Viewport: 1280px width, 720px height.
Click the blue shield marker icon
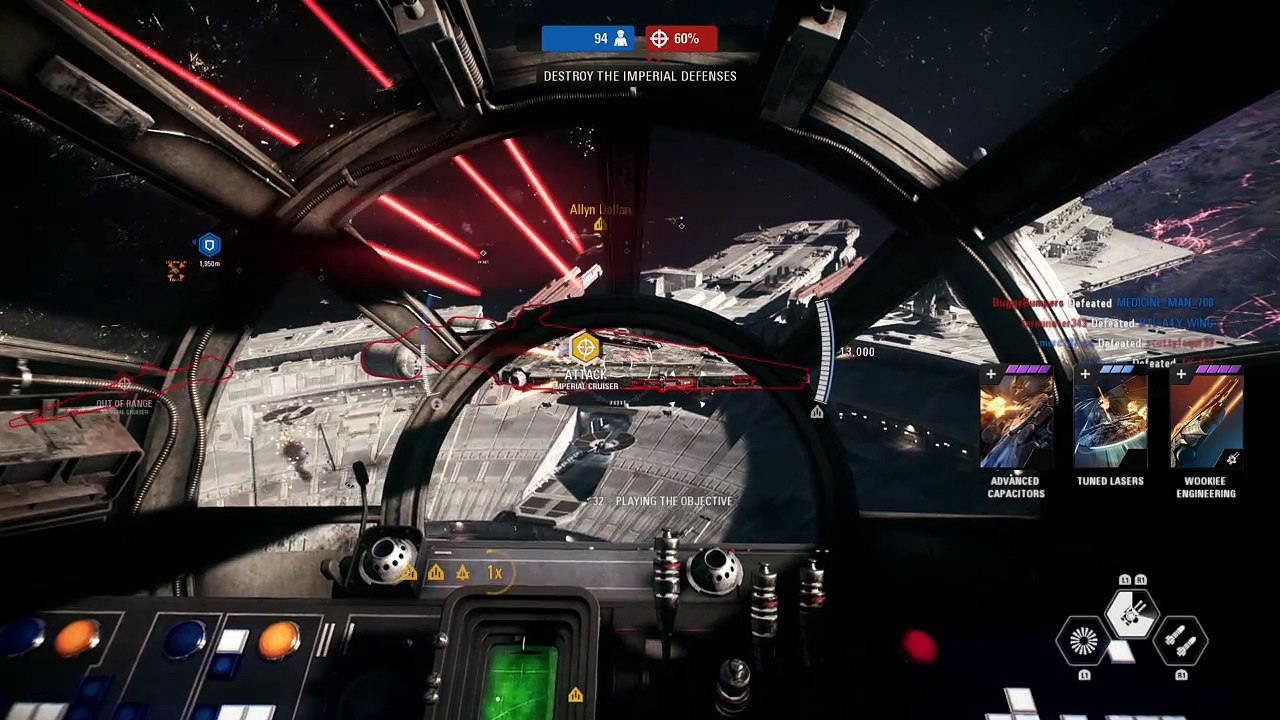pyautogui.click(x=209, y=245)
